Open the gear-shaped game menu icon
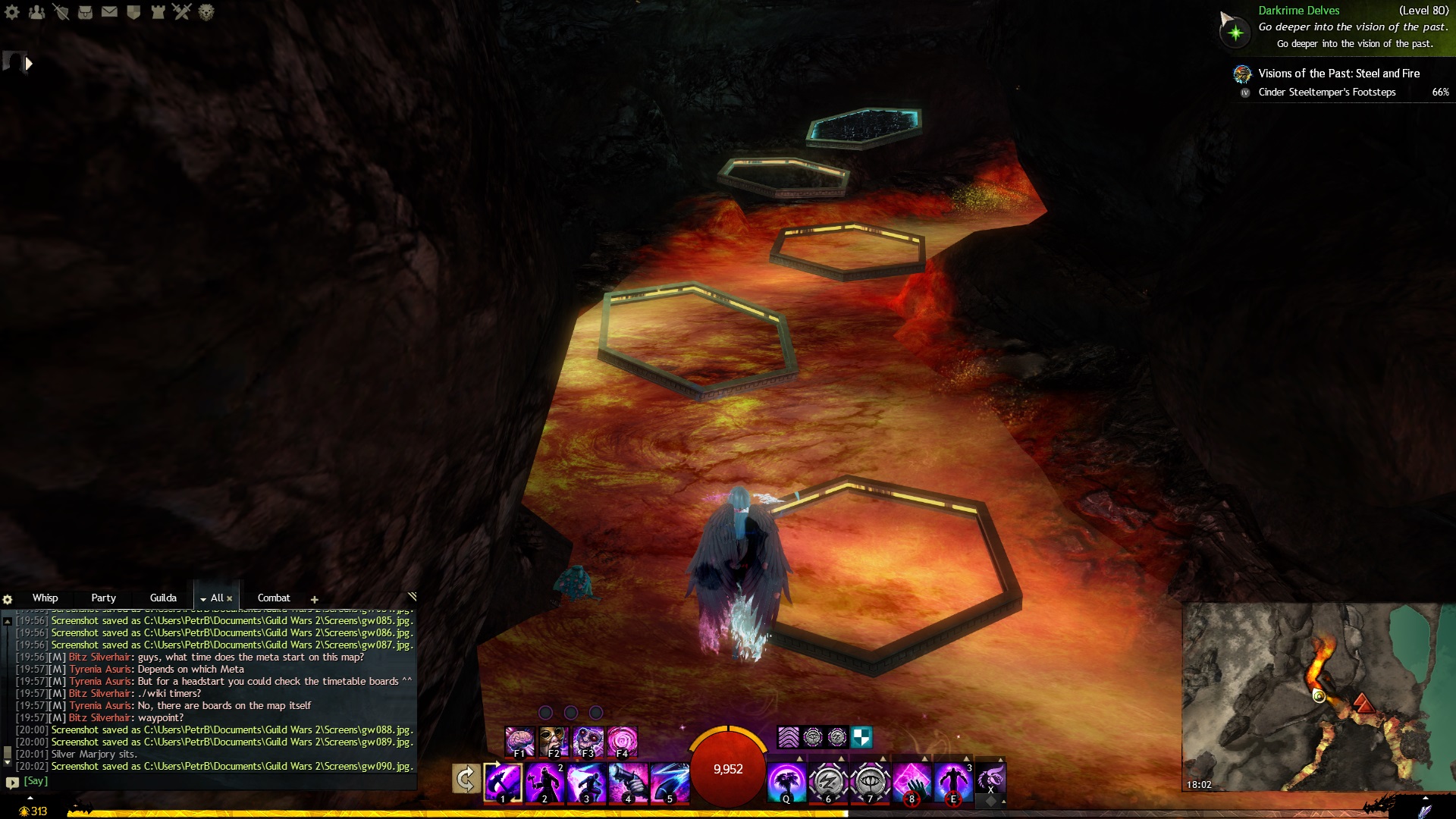The height and width of the screenshot is (819, 1456). pyautogui.click(x=12, y=12)
